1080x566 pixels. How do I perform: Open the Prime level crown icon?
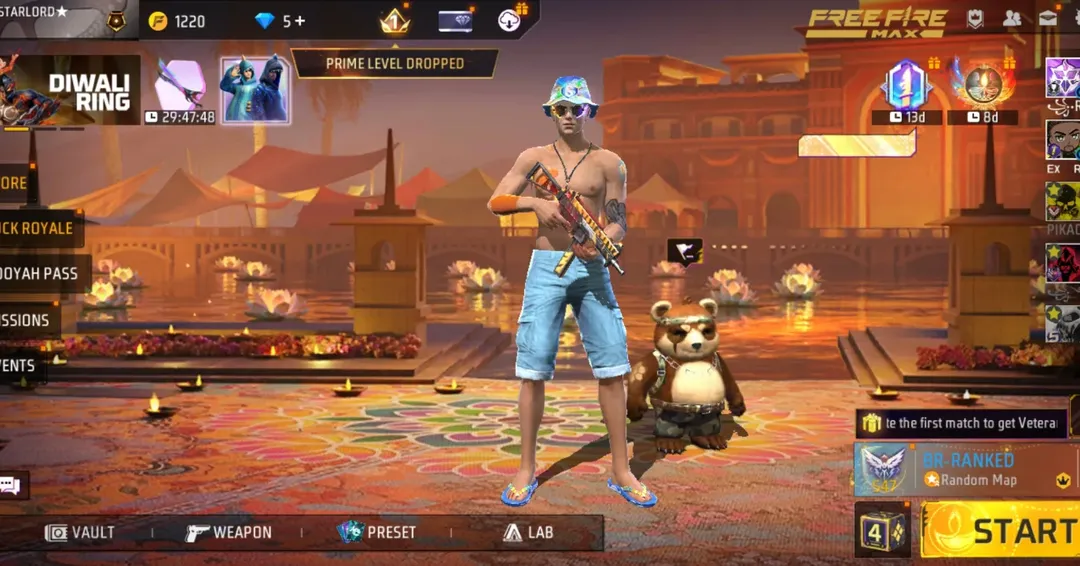click(395, 21)
